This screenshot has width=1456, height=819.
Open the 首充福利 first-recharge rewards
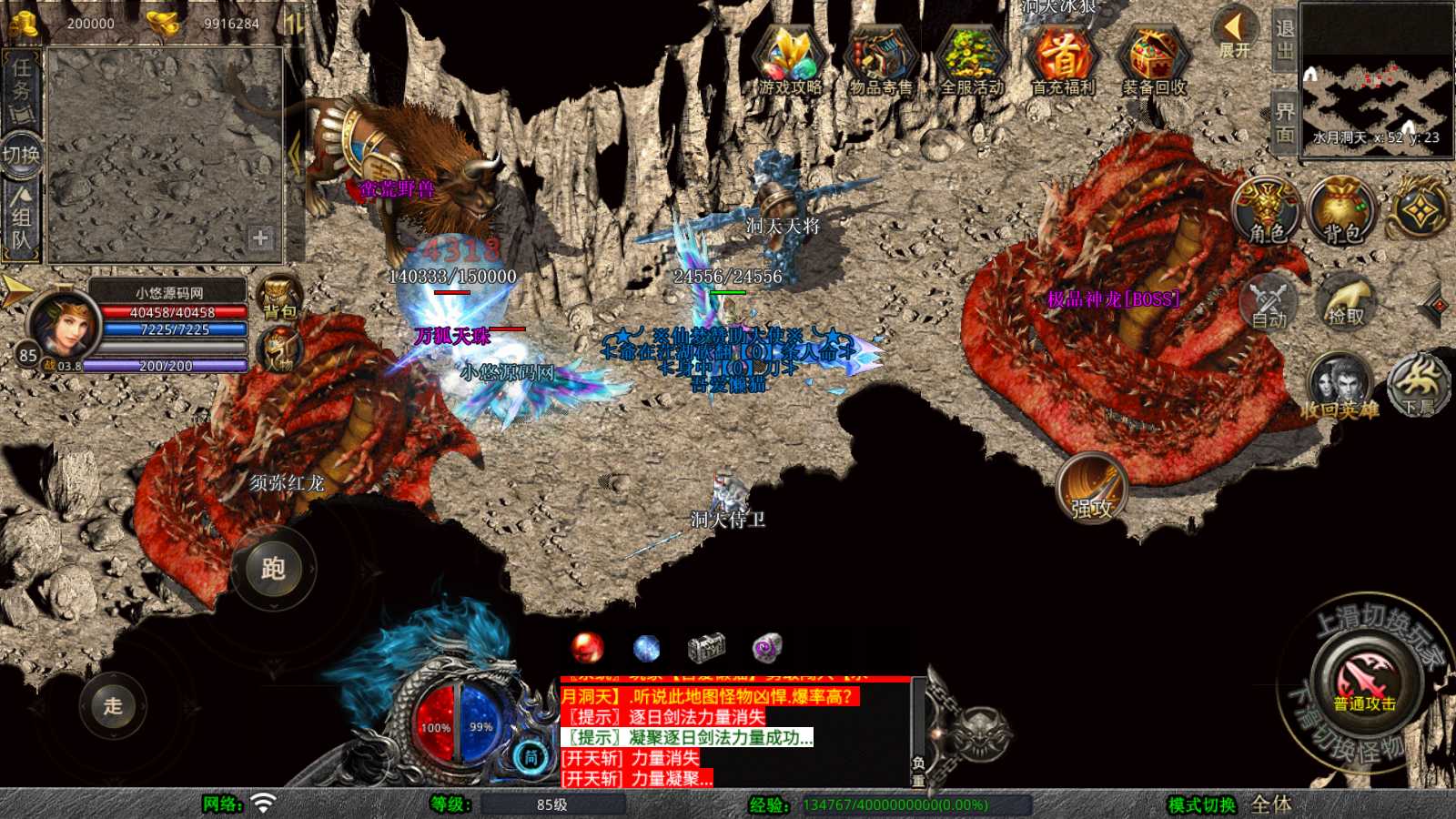(1062, 62)
